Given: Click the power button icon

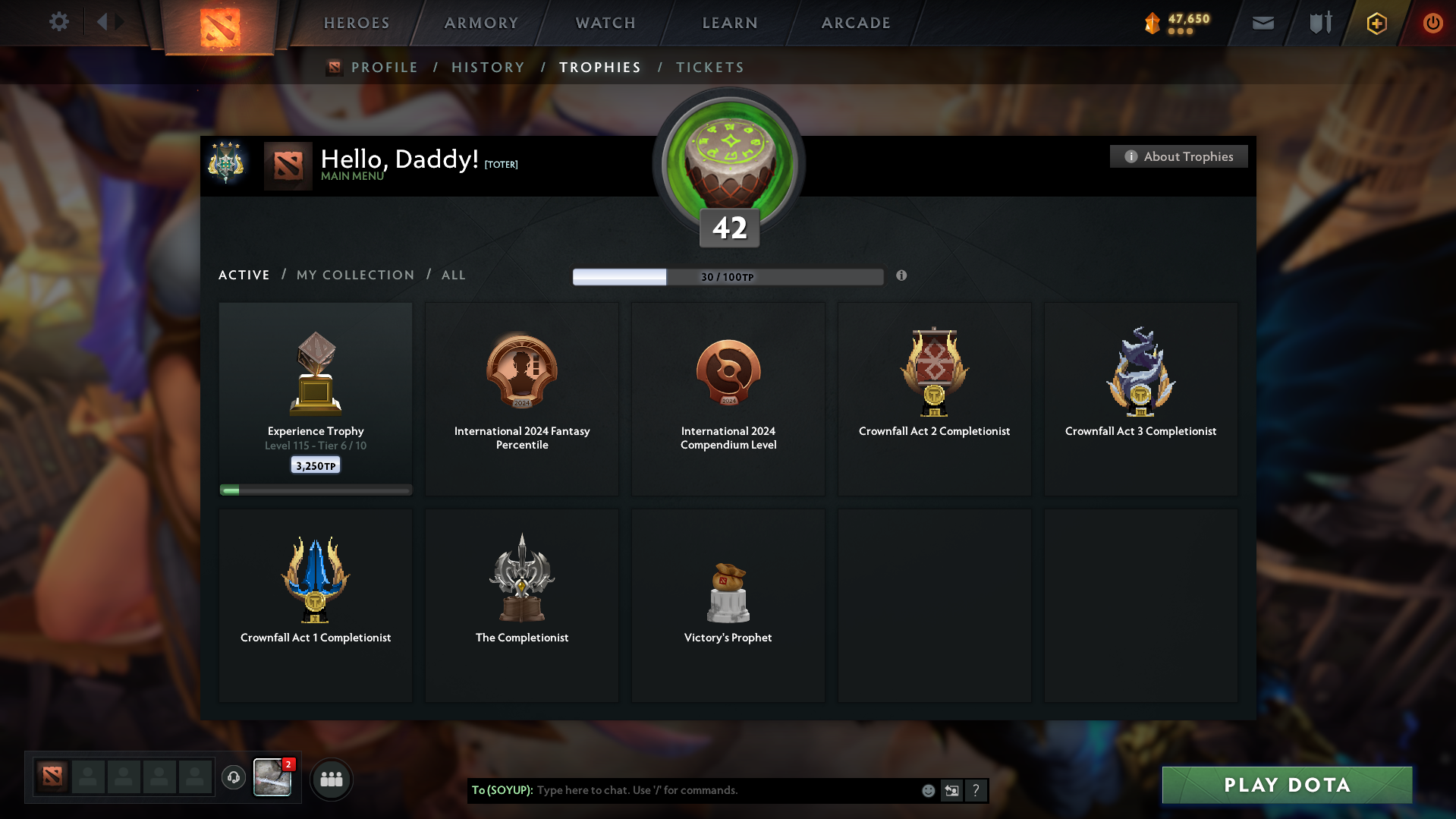Looking at the screenshot, I should pyautogui.click(x=1432, y=23).
